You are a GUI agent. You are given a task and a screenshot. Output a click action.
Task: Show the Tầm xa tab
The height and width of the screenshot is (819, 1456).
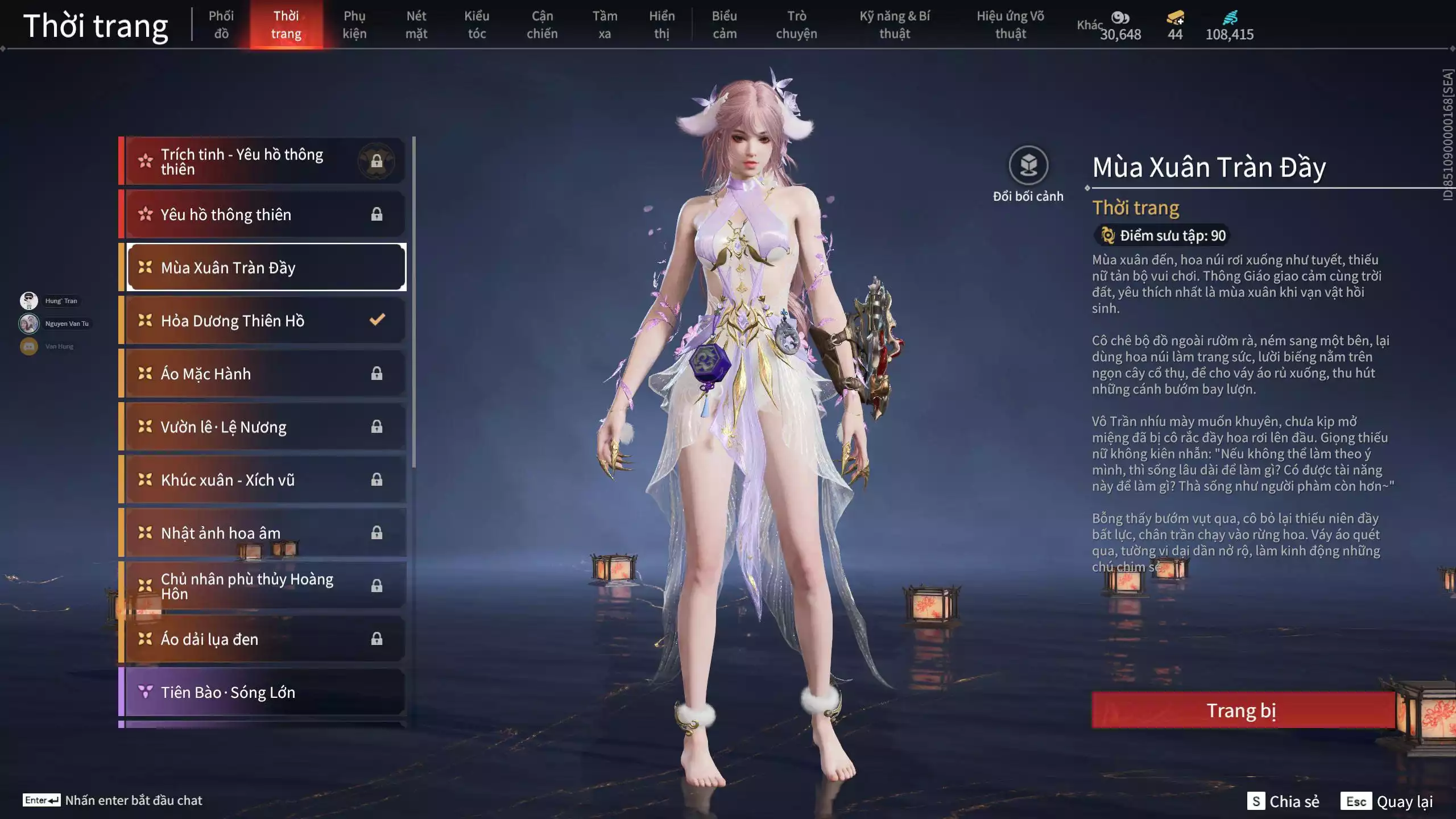[x=605, y=25]
